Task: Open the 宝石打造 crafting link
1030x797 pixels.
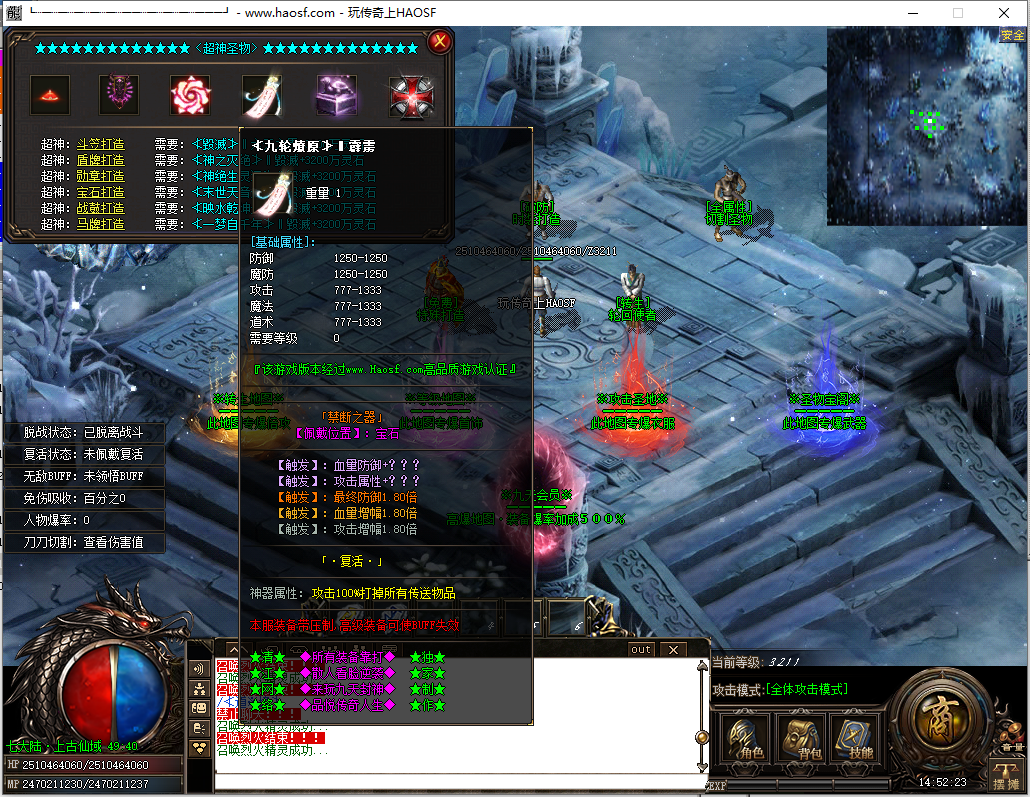Action: (x=100, y=192)
